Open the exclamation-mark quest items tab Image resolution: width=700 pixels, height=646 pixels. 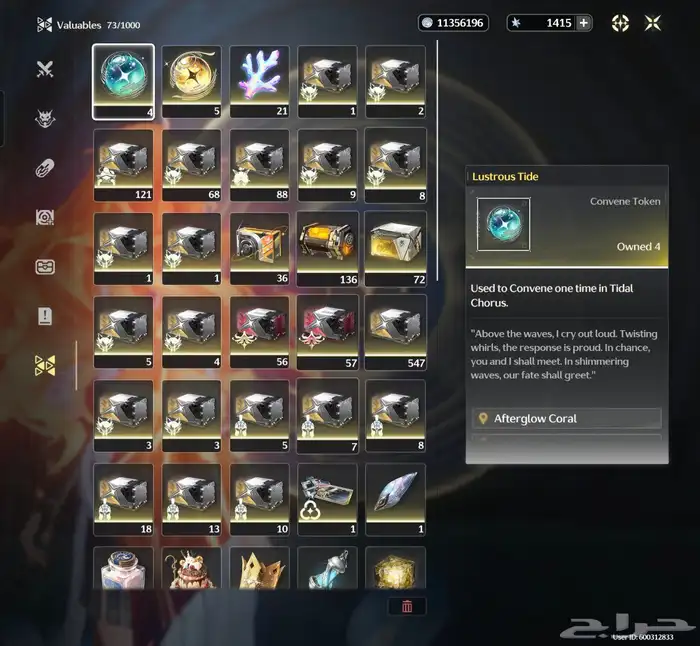click(x=45, y=316)
